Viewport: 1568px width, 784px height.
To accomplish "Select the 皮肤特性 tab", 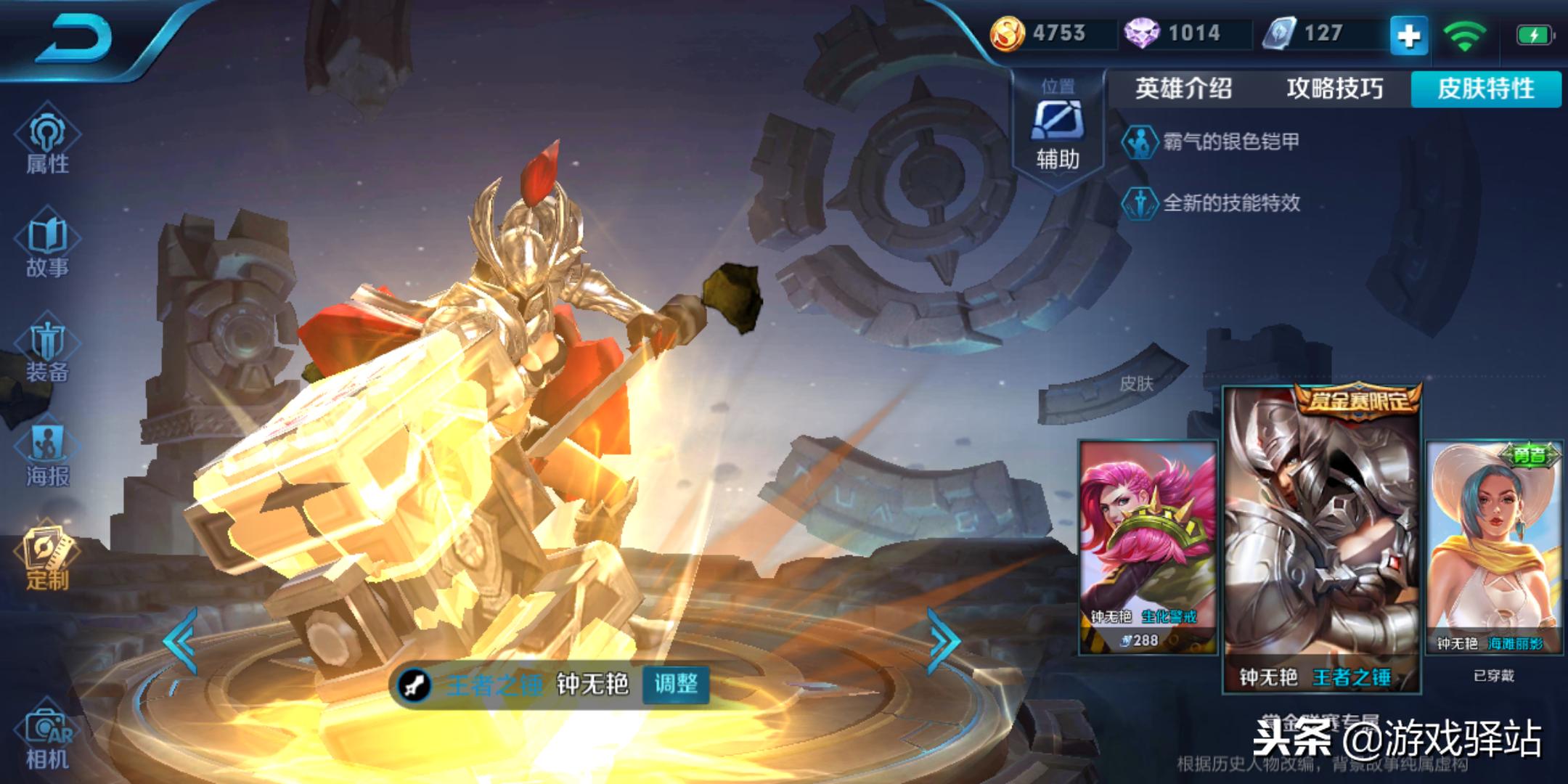I will pos(1485,89).
